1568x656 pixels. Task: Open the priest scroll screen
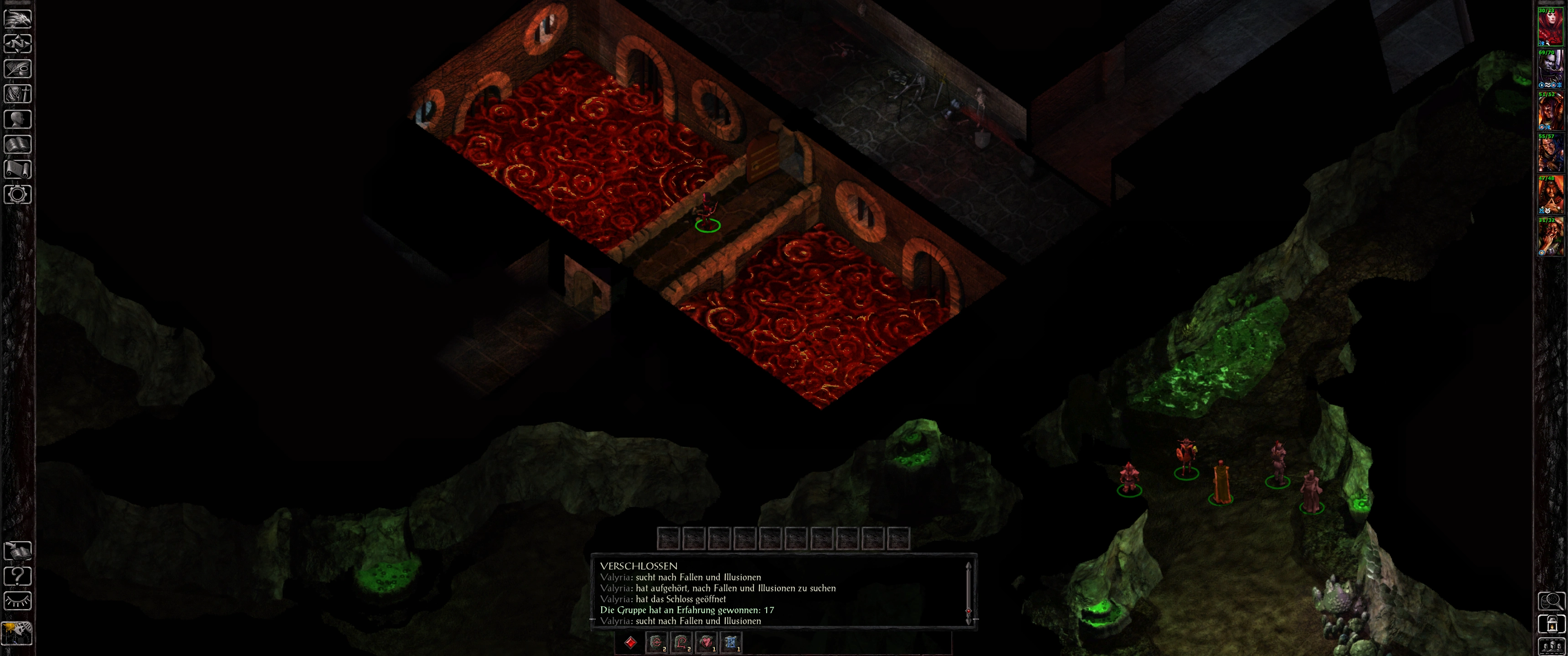[x=18, y=169]
